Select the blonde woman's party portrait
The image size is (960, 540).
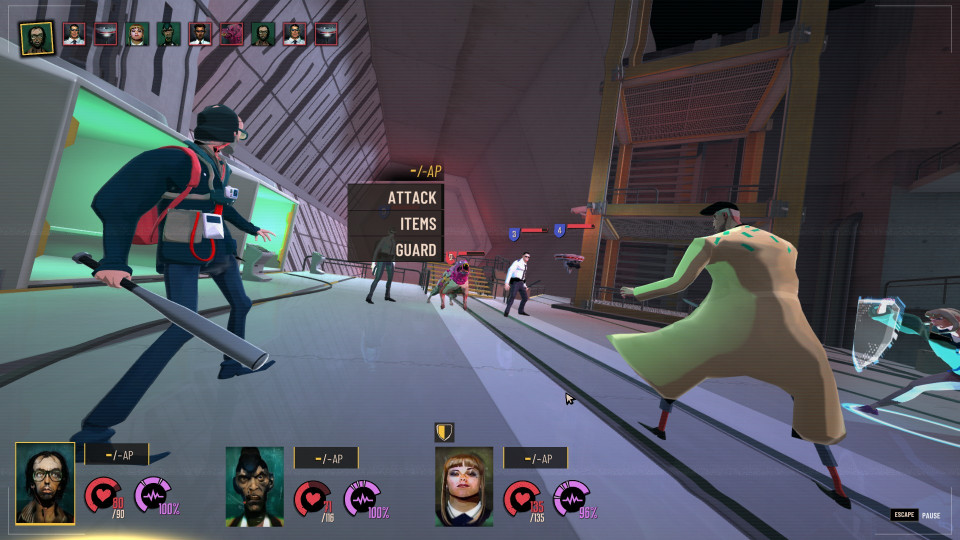coord(464,486)
